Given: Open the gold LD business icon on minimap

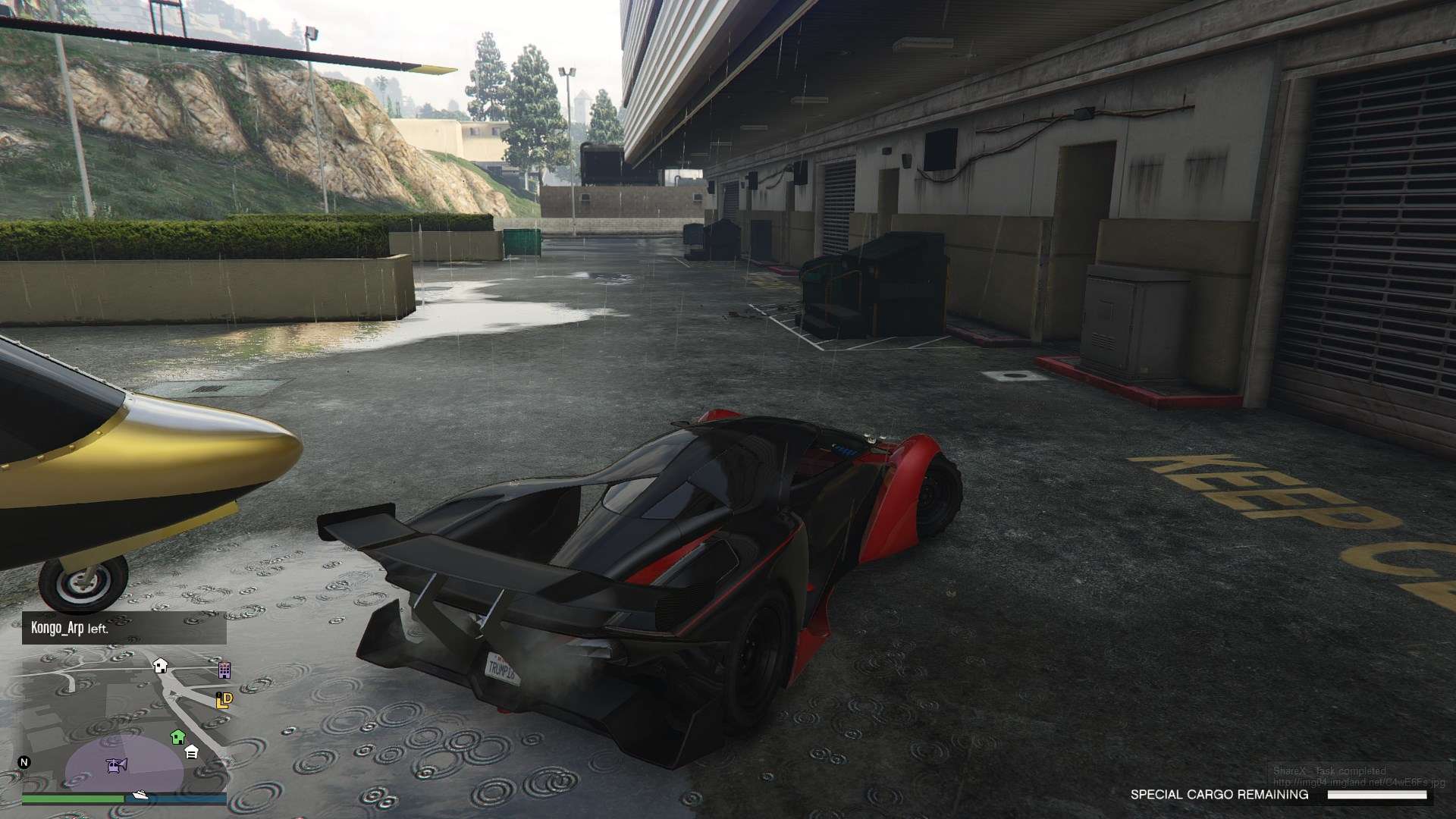Looking at the screenshot, I should [x=224, y=701].
